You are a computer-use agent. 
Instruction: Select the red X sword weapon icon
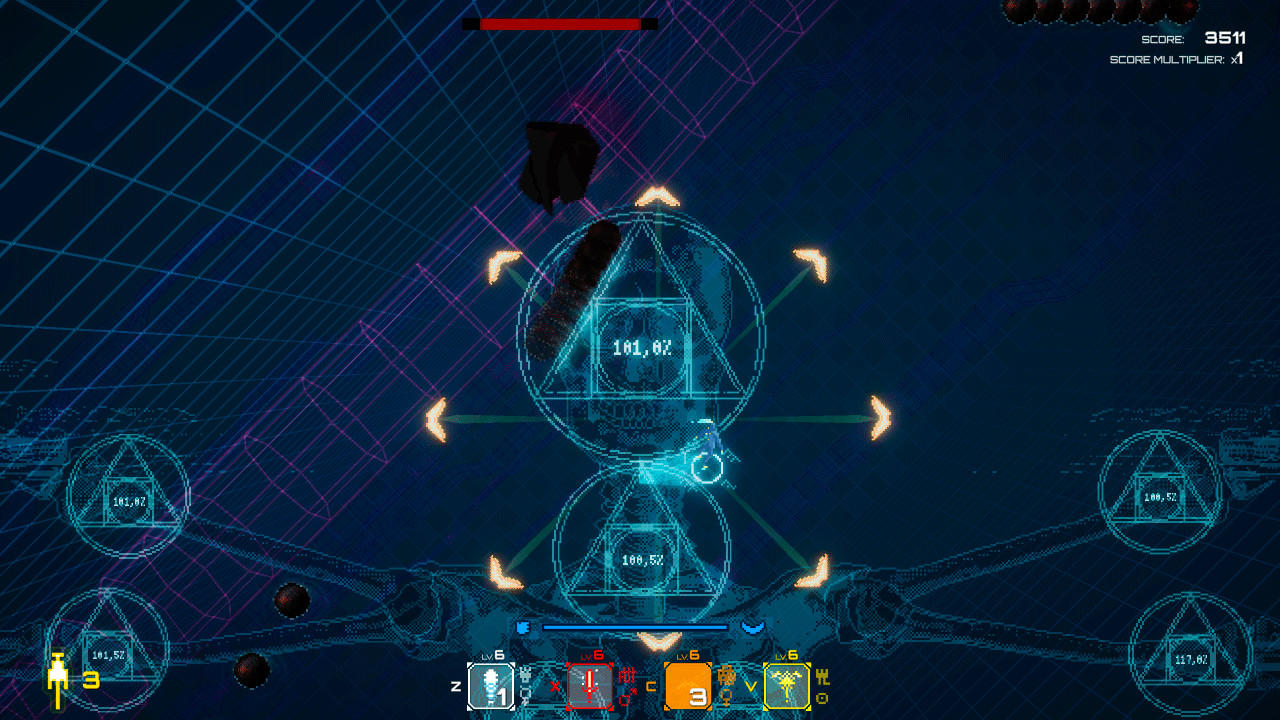click(590, 685)
